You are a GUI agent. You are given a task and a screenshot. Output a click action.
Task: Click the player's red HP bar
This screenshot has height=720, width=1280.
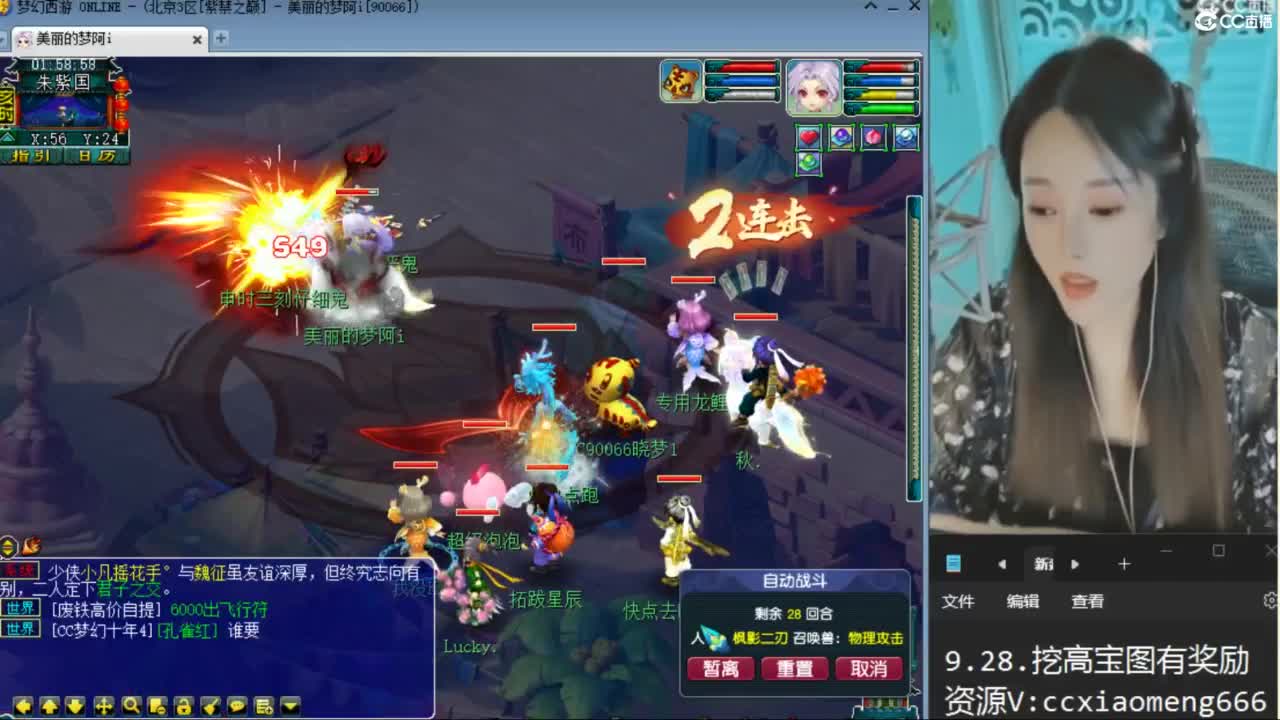[x=880, y=68]
